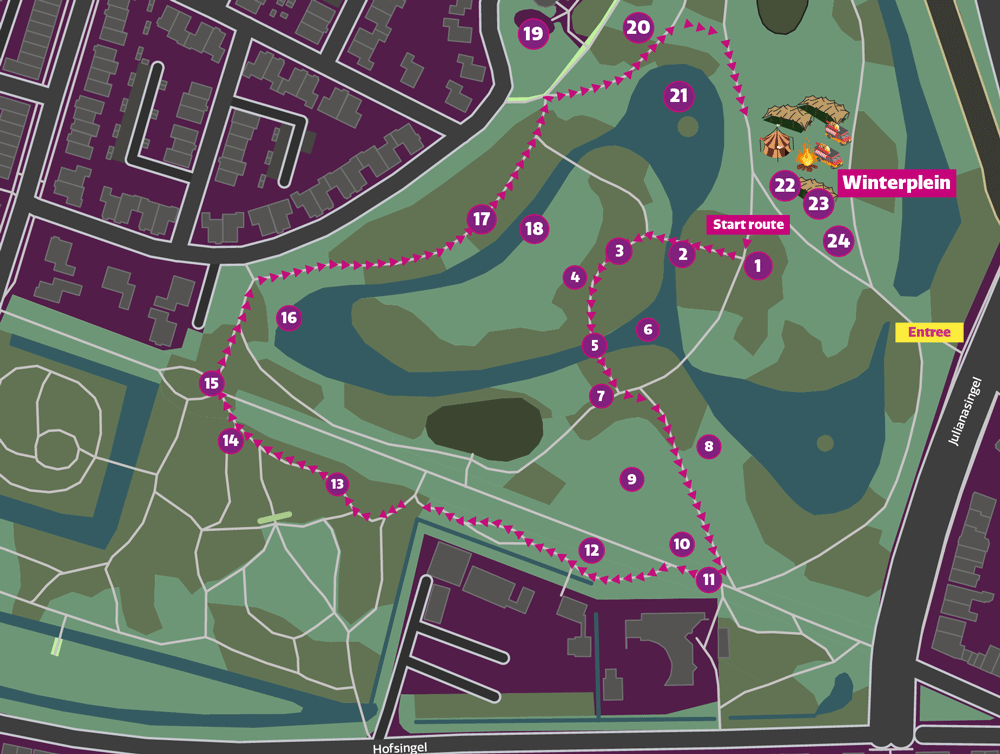
Task: Select the yellow Entree marker
Action: coord(935,333)
